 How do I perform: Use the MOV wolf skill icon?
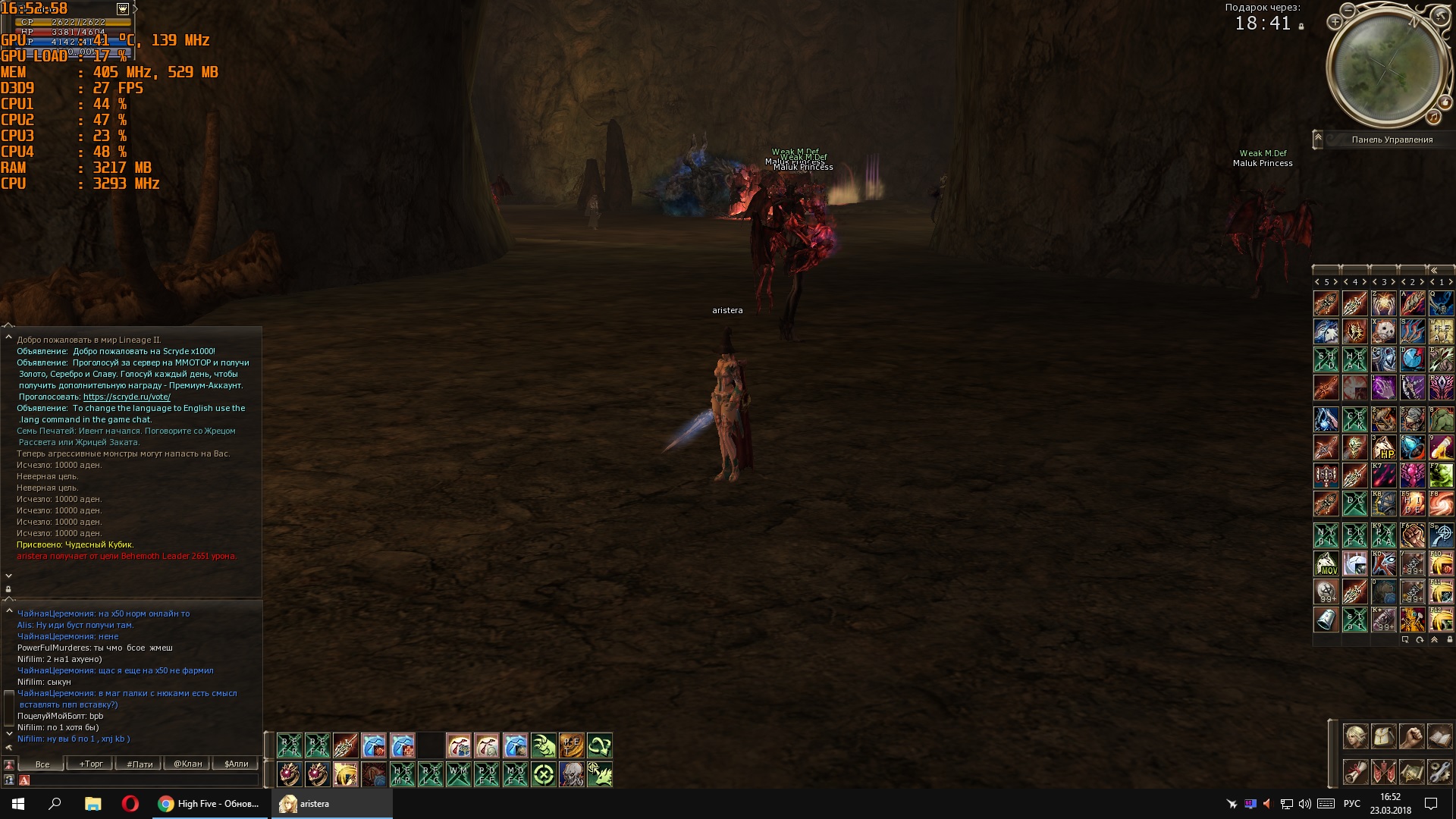(x=1326, y=563)
